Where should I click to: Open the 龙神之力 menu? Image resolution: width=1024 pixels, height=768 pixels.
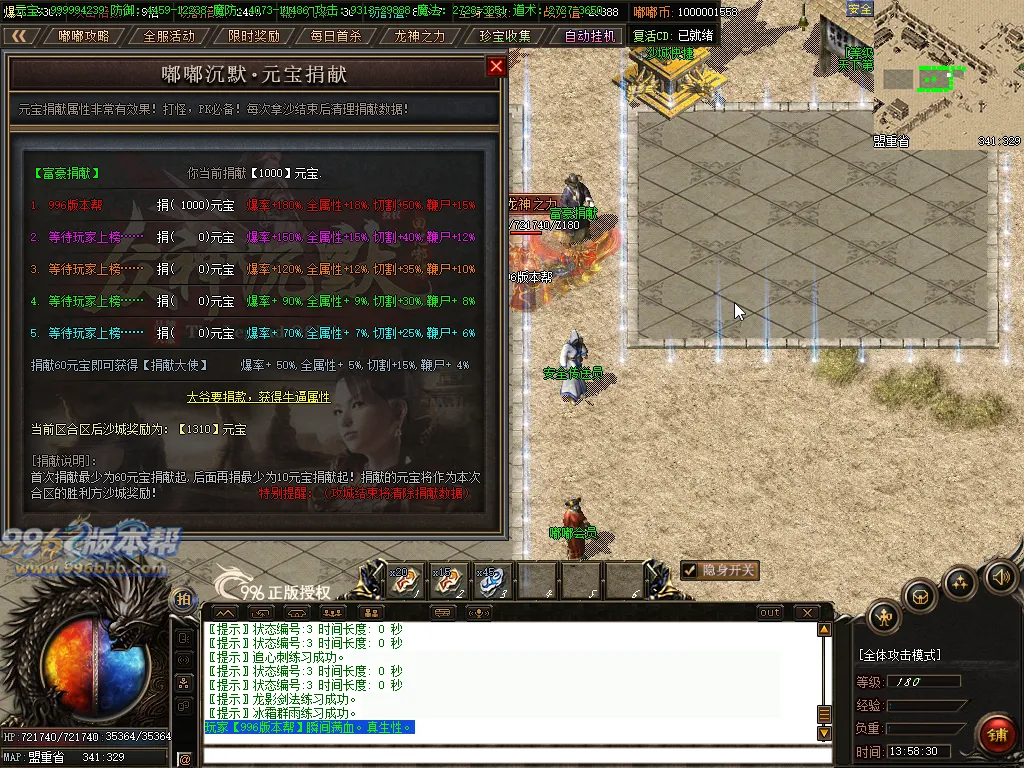[420, 35]
